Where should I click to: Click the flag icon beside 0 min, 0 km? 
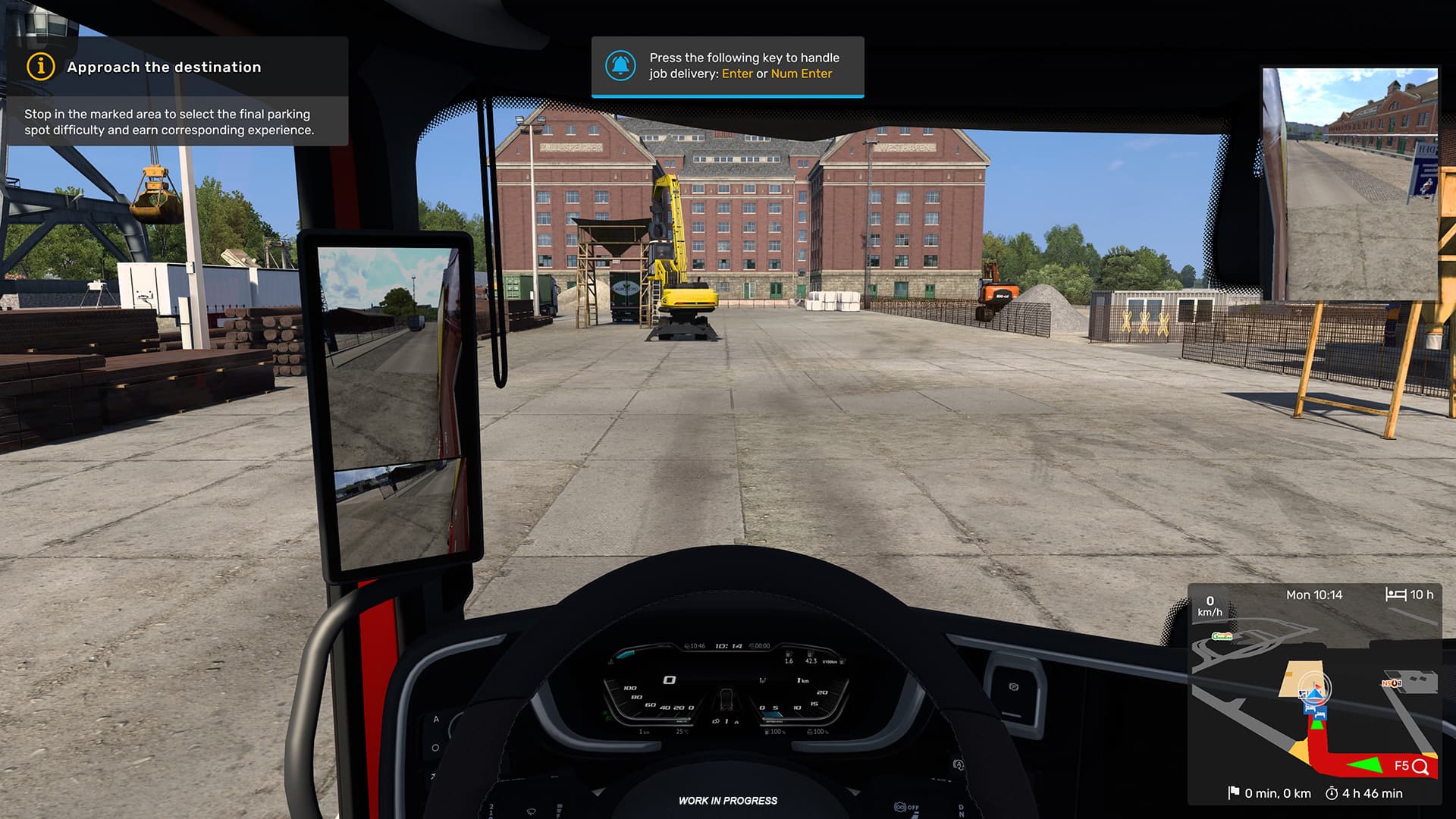(x=1233, y=792)
